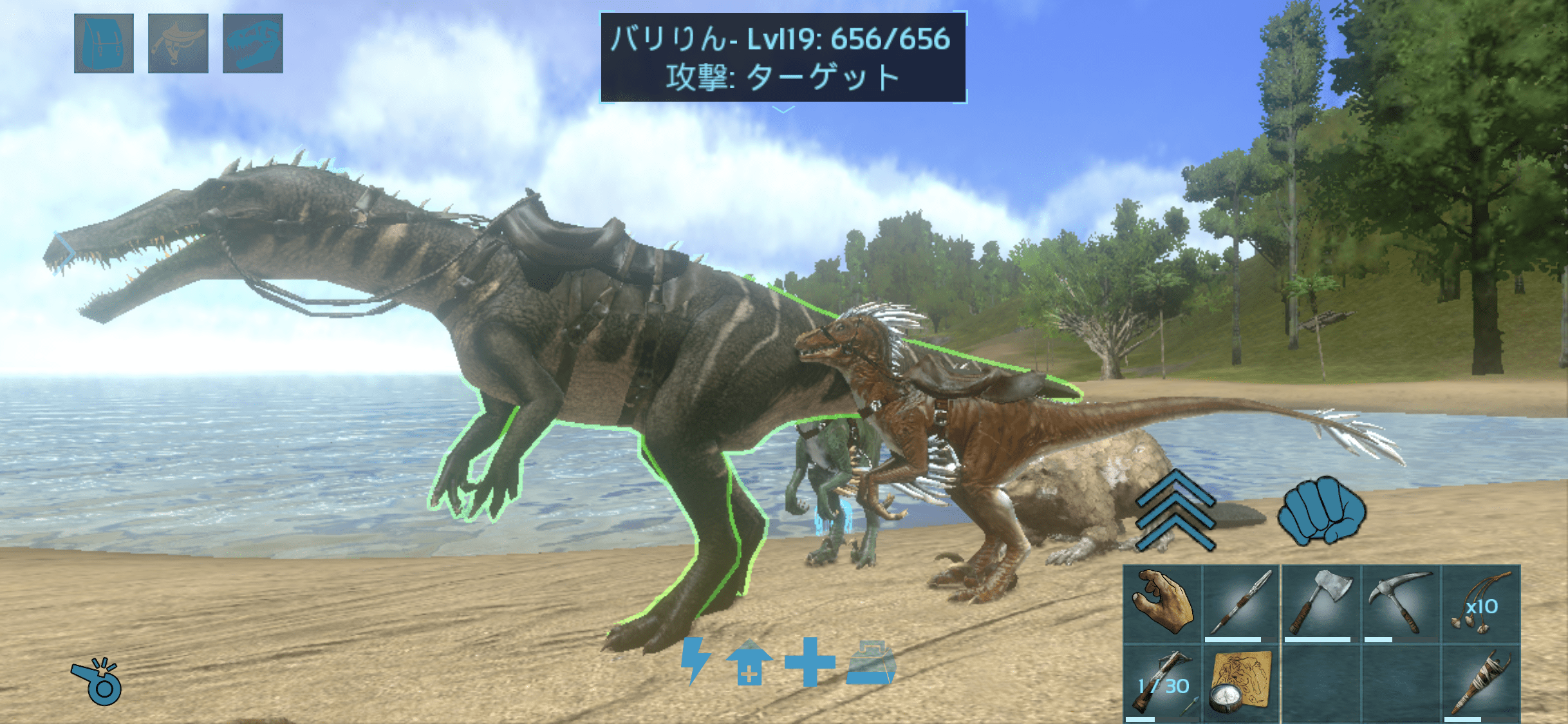Select the bare hand hotbar slot
The width and height of the screenshot is (1568, 724).
point(1162,604)
